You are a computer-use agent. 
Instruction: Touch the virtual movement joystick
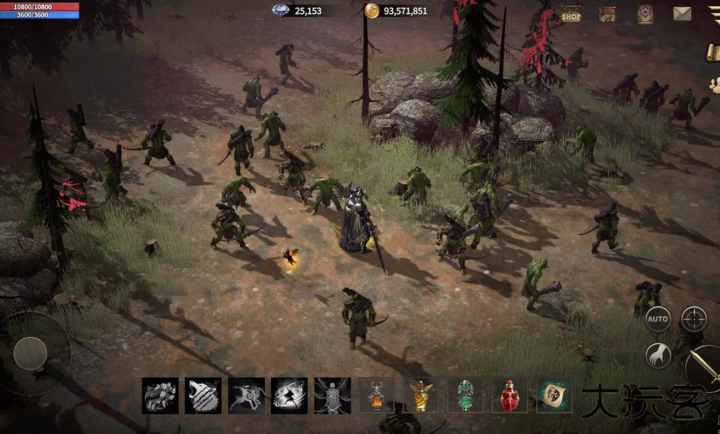pyautogui.click(x=31, y=352)
